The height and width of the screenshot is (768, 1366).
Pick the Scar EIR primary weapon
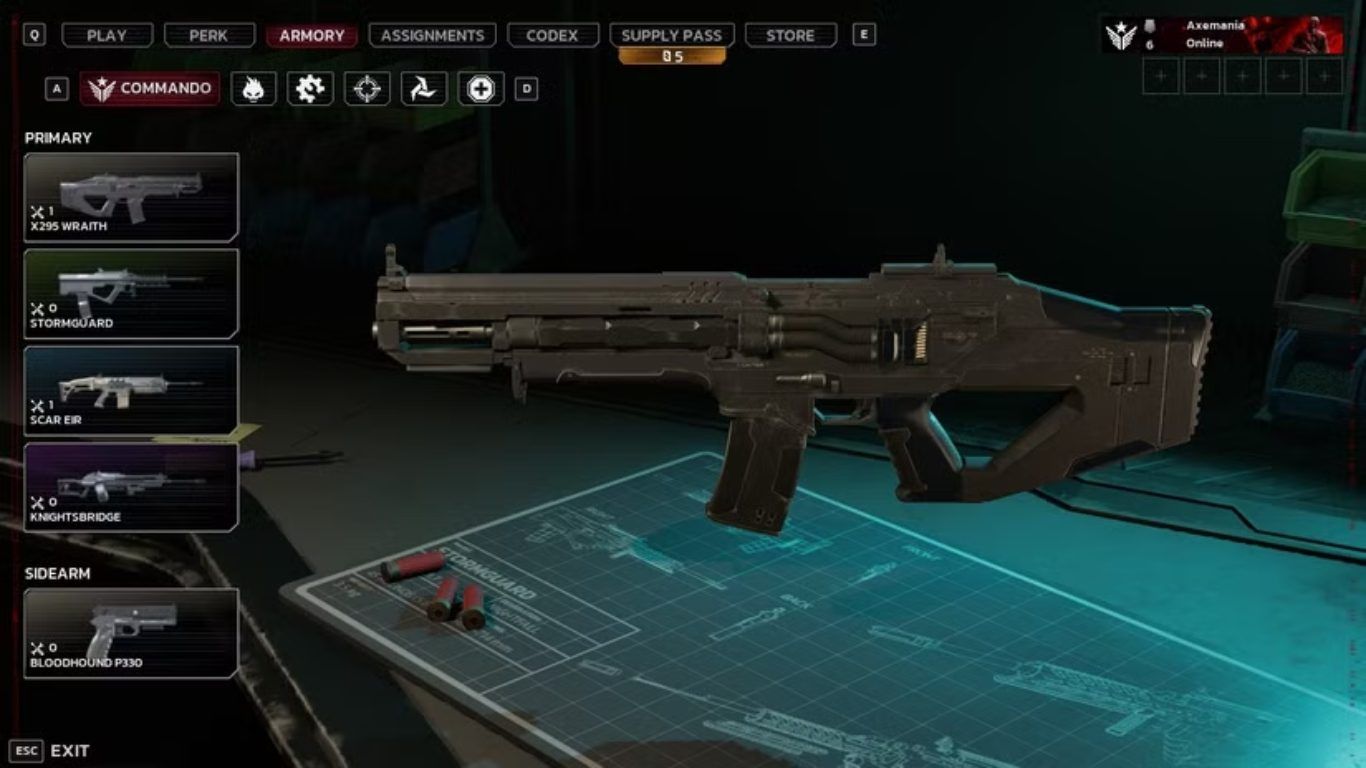coord(131,390)
